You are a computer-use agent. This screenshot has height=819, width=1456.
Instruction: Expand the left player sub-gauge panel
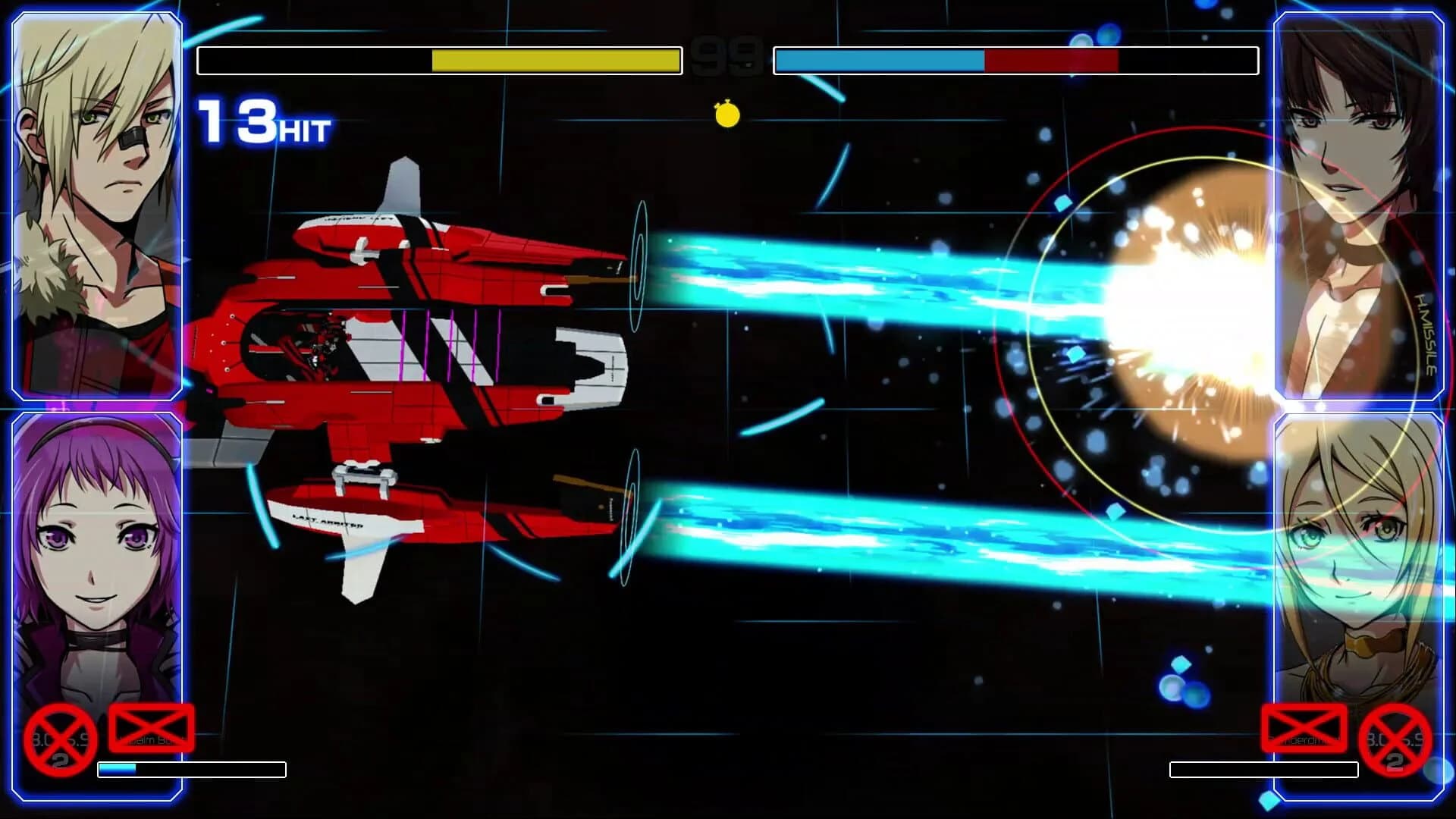click(193, 768)
